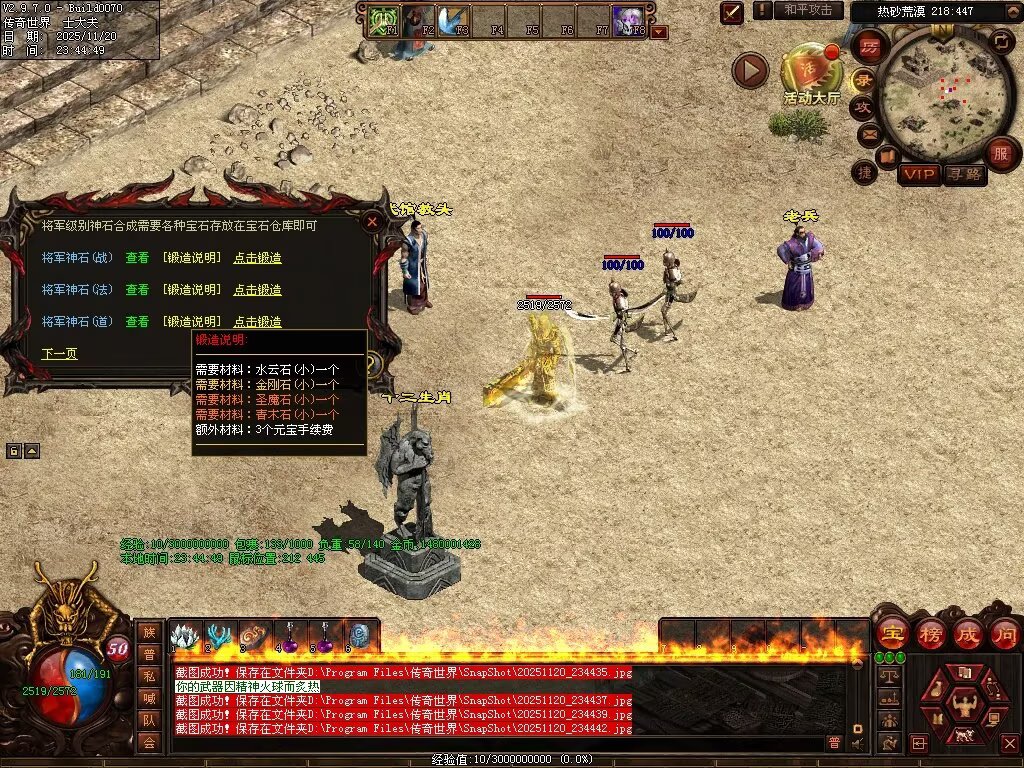Open the VIP panel
Viewport: 1024px width, 768px height.
(918, 175)
